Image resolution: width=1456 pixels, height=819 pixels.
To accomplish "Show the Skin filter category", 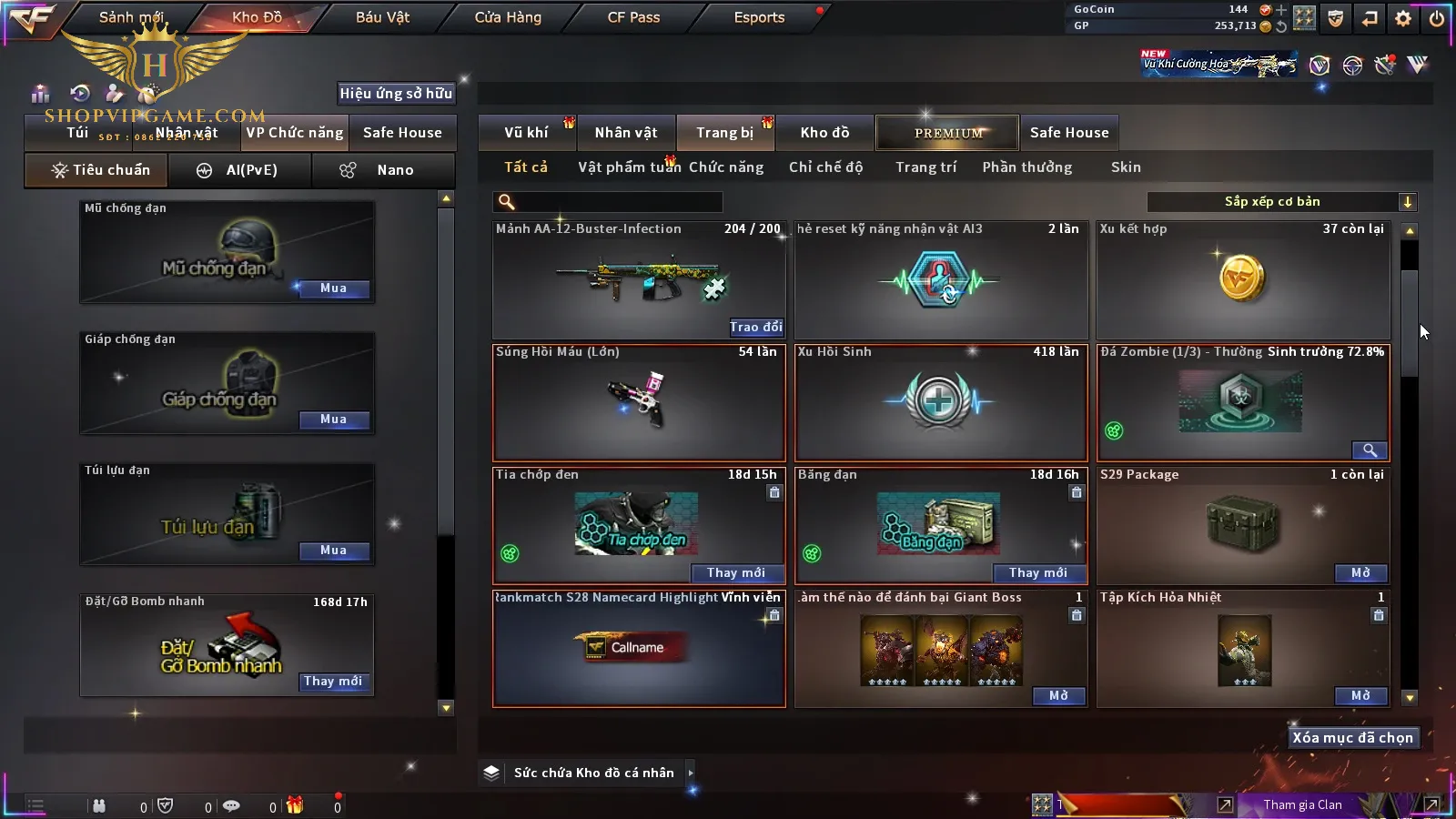I will pyautogui.click(x=1126, y=167).
